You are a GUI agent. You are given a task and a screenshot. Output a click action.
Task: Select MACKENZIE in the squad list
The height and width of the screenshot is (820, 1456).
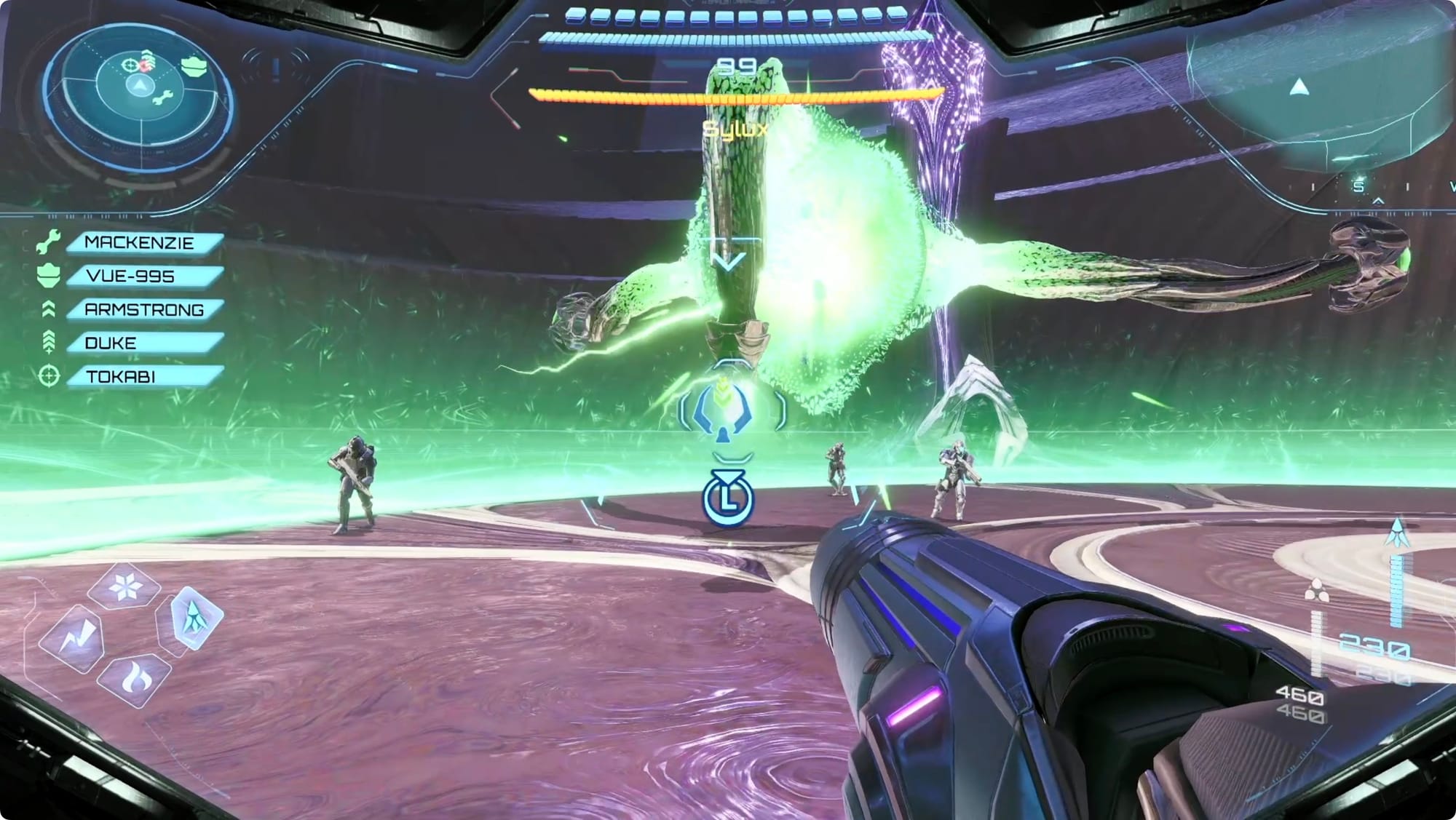point(144,243)
